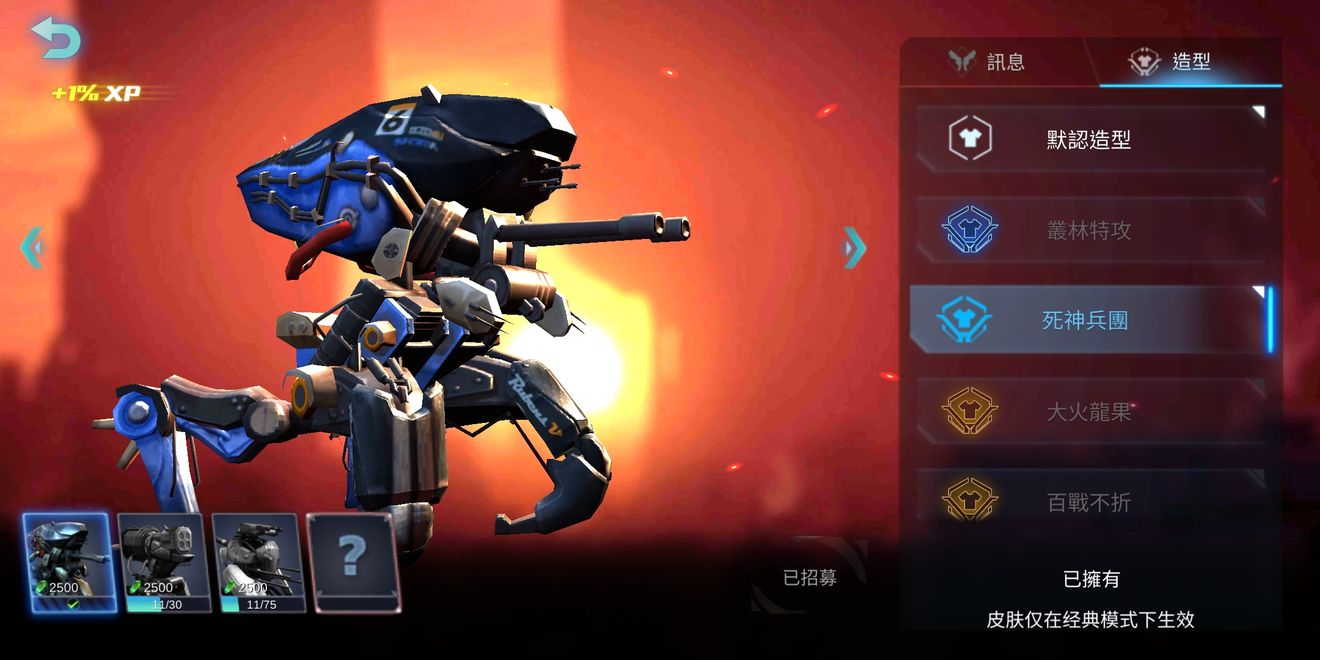Viewport: 1320px width, 660px height.
Task: Show the next mech with right arrow
Action: pos(854,247)
